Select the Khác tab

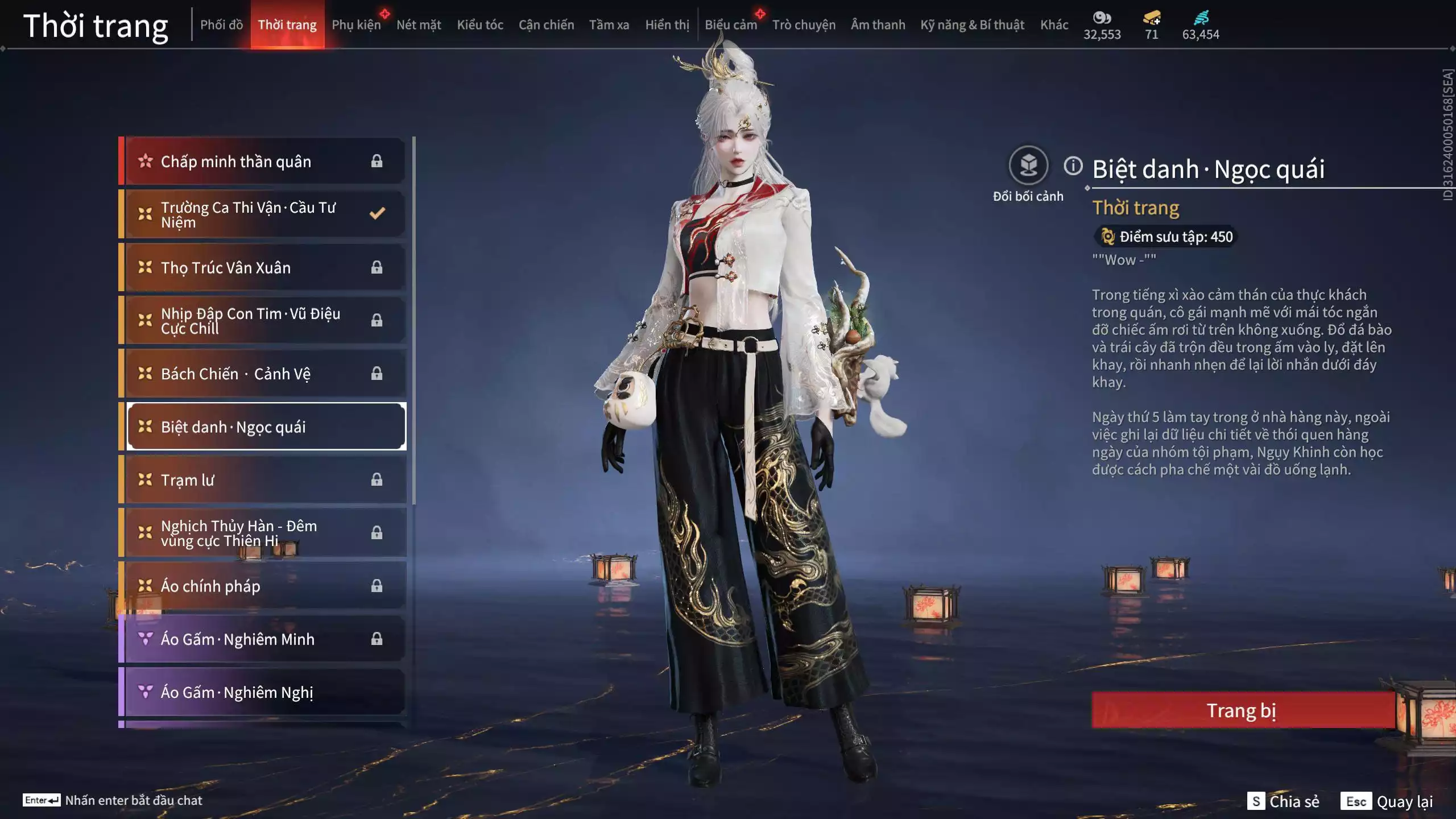[x=1054, y=25]
